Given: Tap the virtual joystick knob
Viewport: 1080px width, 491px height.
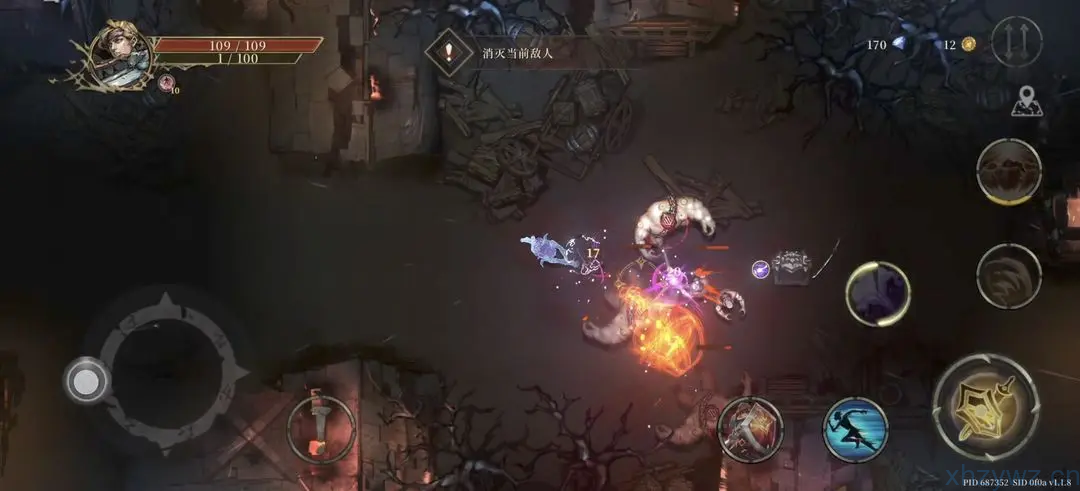Looking at the screenshot, I should (x=87, y=380).
